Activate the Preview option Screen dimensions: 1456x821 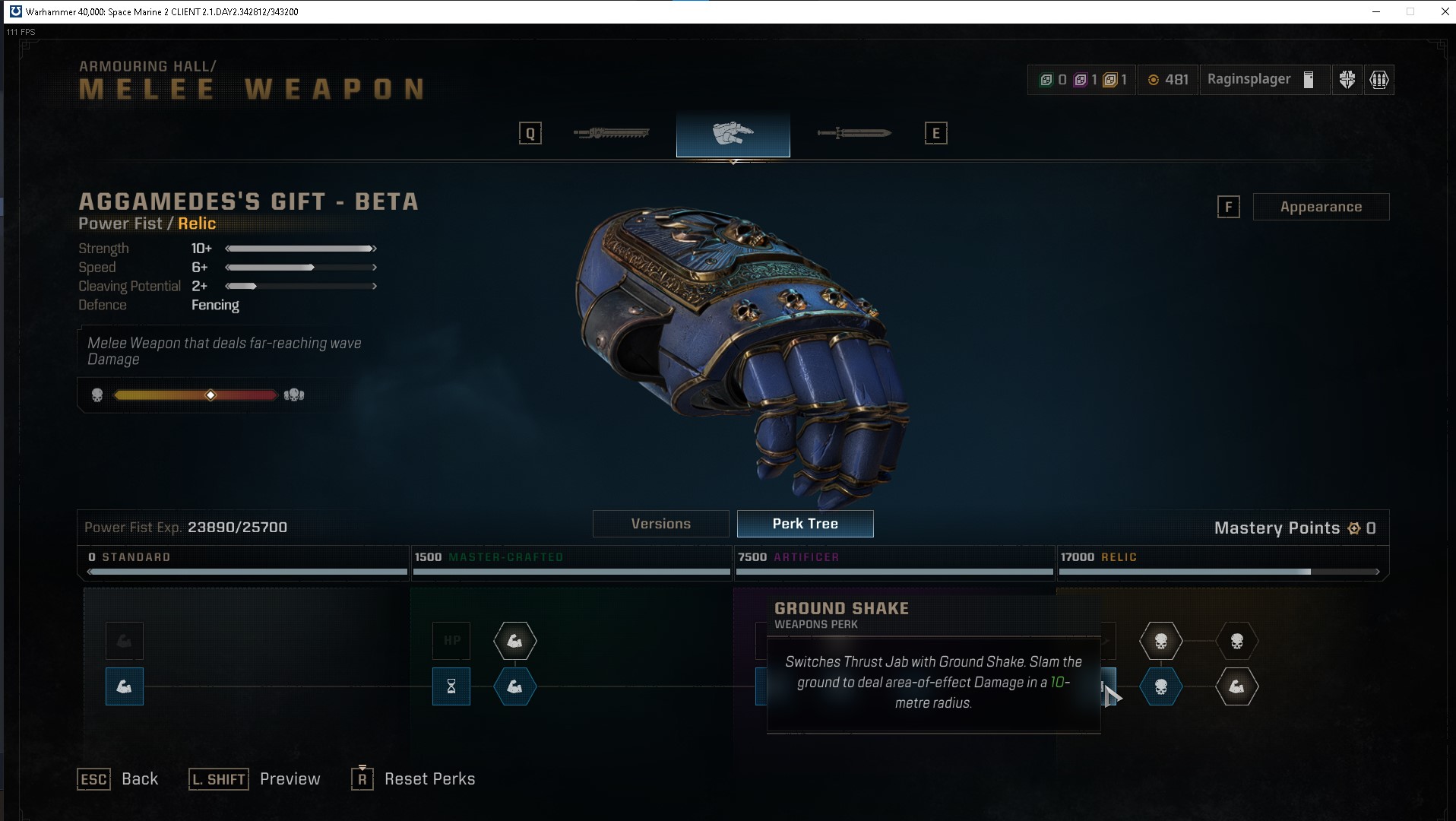click(290, 778)
